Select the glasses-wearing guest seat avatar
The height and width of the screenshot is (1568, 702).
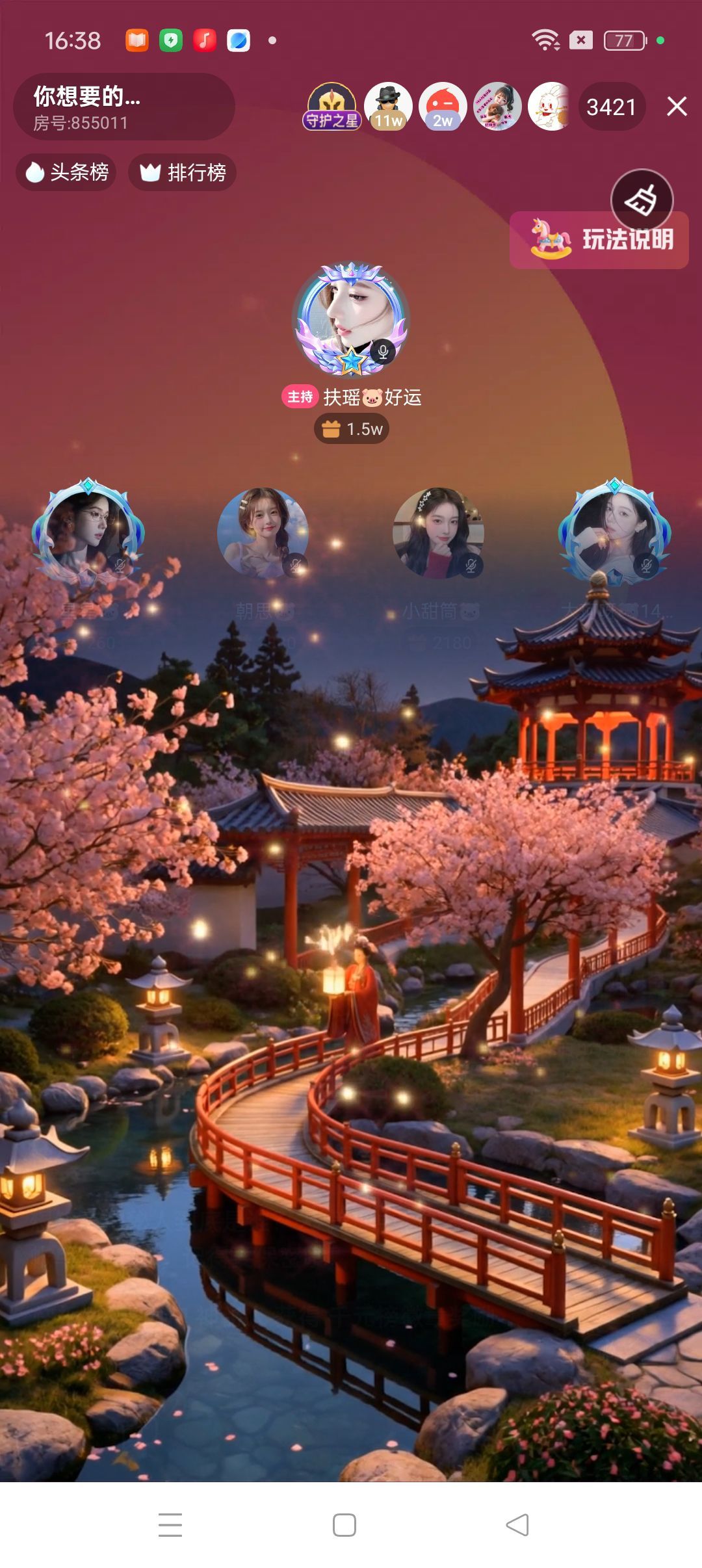click(x=88, y=533)
